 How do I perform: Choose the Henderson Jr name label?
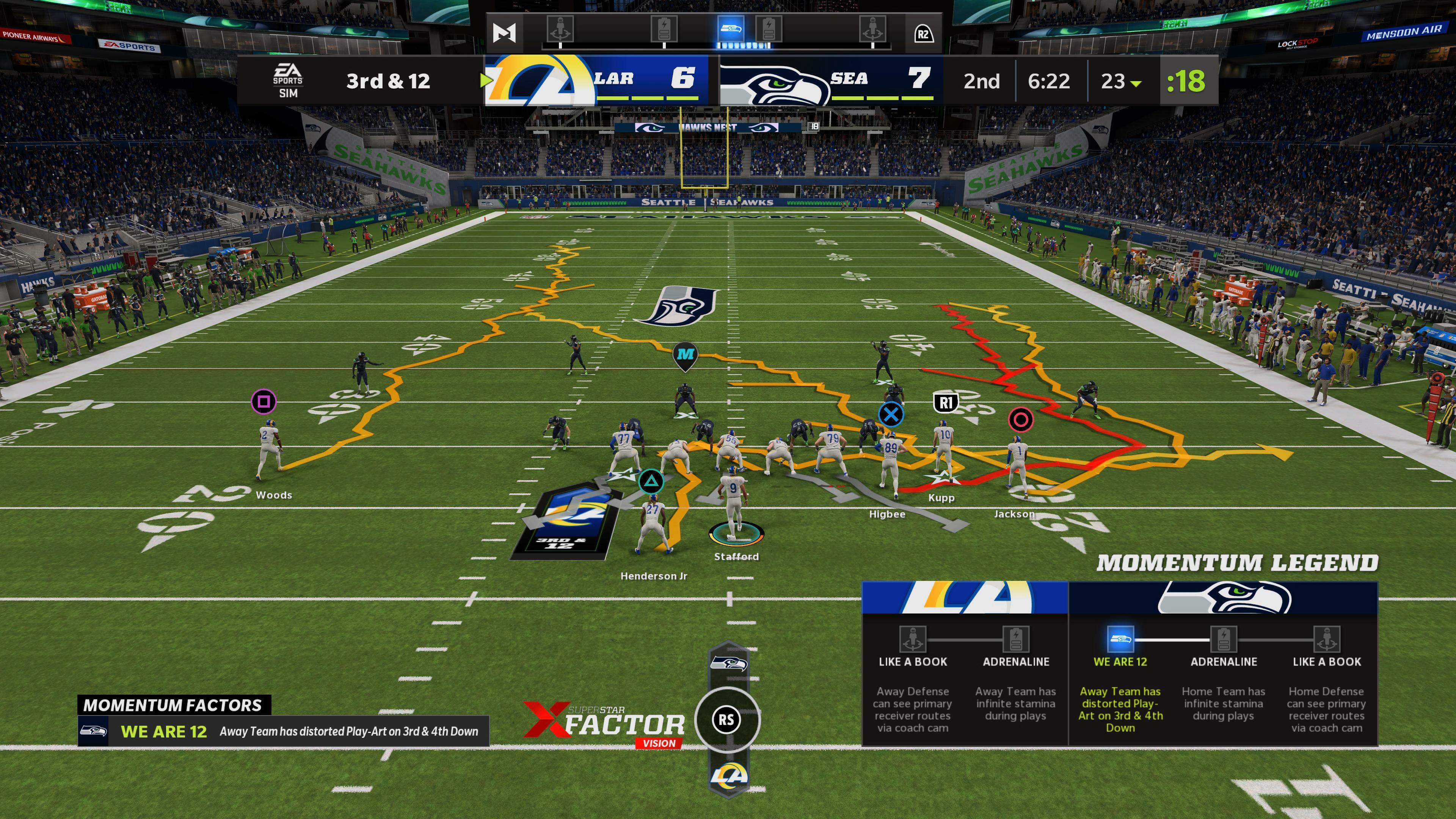653,576
